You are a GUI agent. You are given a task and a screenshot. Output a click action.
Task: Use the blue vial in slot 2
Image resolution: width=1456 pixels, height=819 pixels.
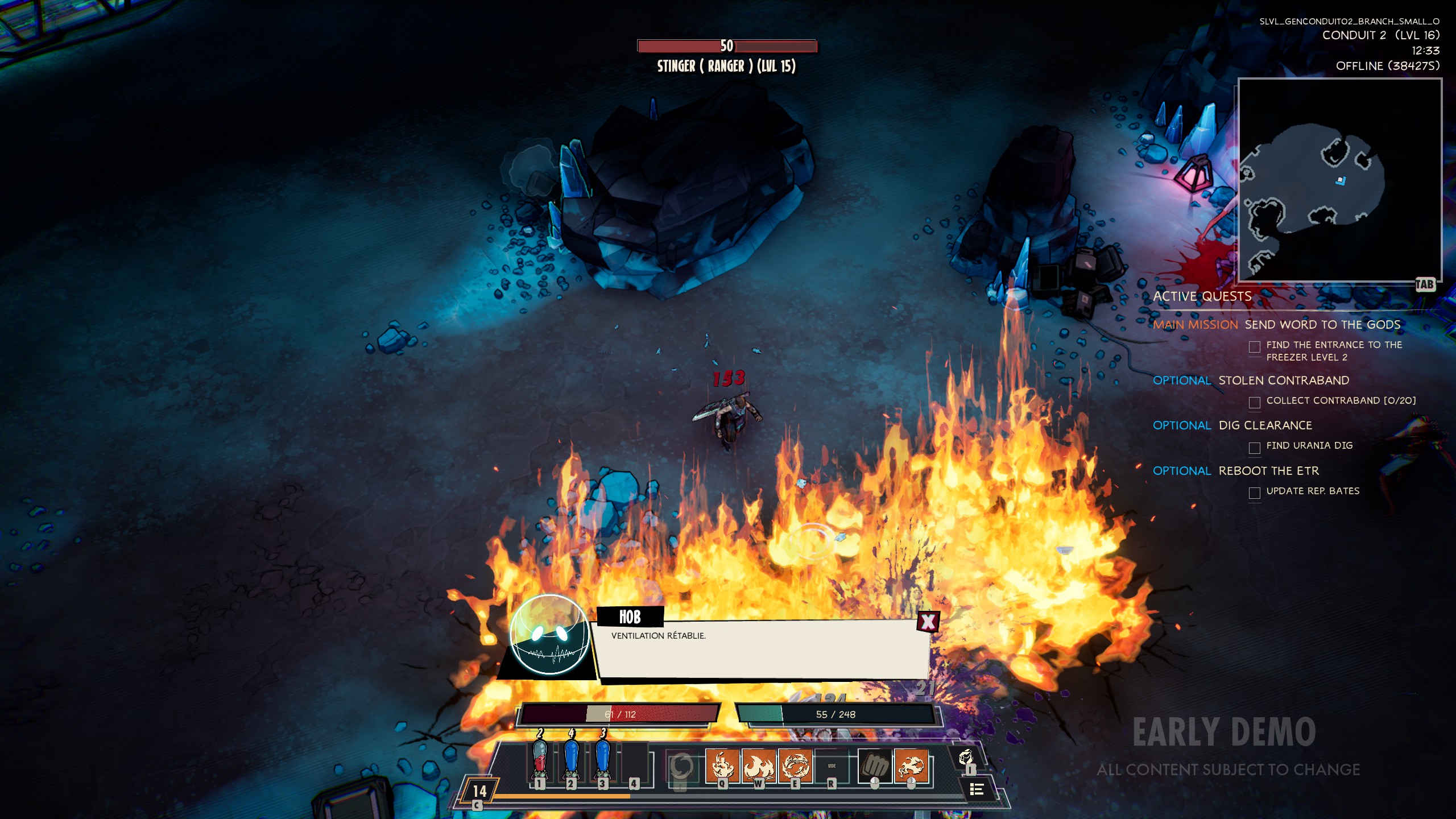(571, 760)
